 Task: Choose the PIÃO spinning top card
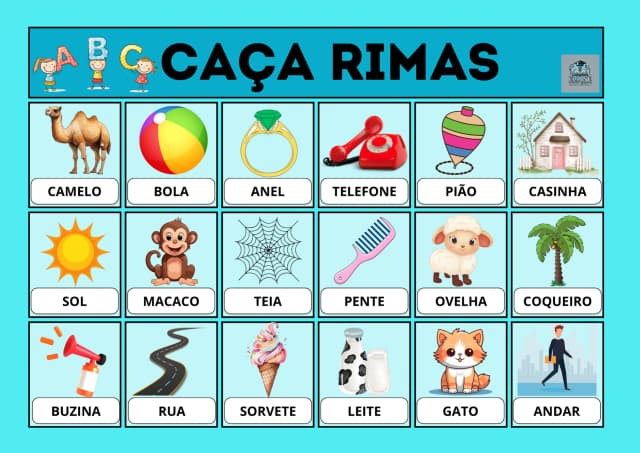(x=461, y=155)
